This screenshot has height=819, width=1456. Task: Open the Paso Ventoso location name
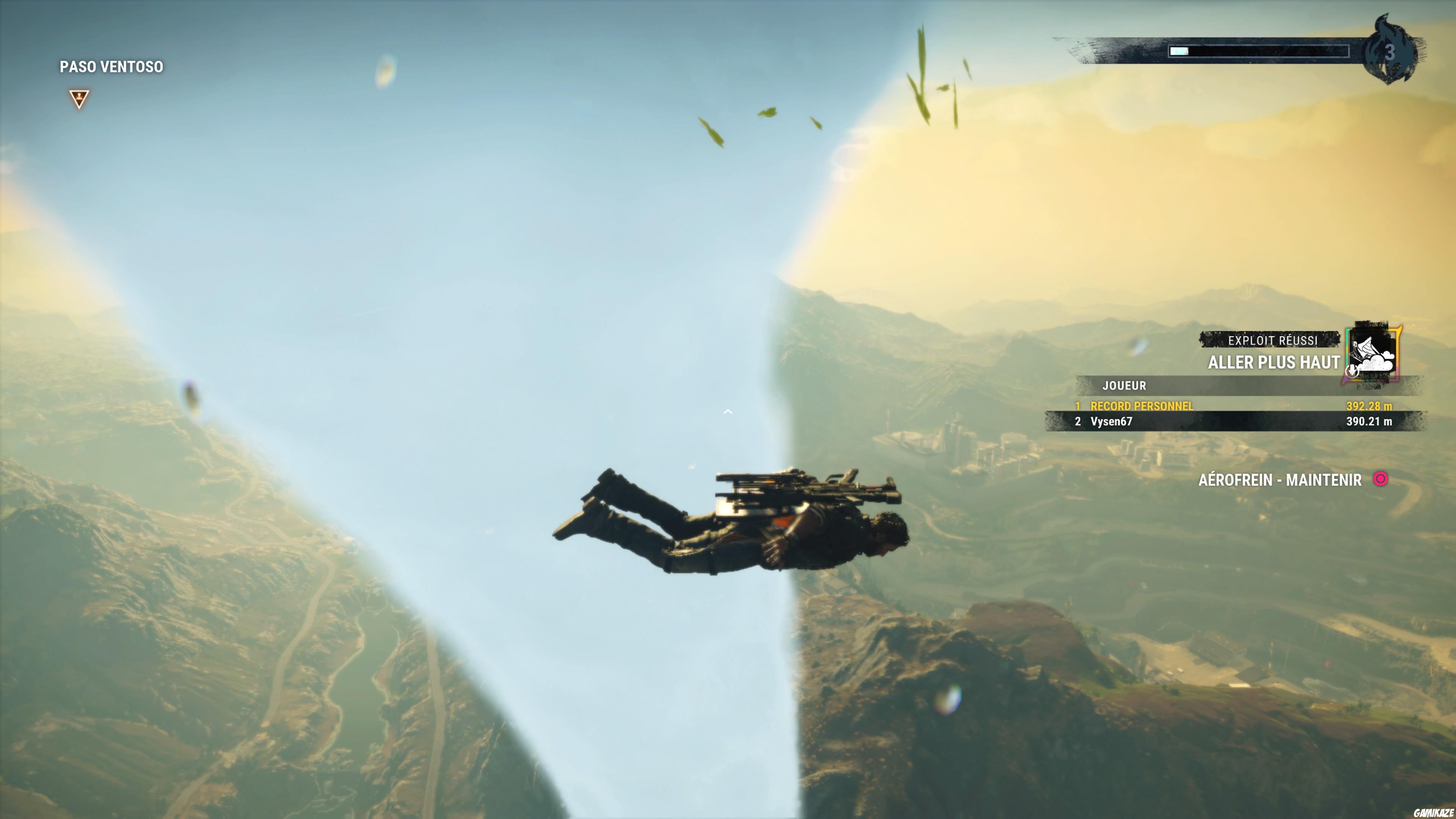pyautogui.click(x=111, y=66)
